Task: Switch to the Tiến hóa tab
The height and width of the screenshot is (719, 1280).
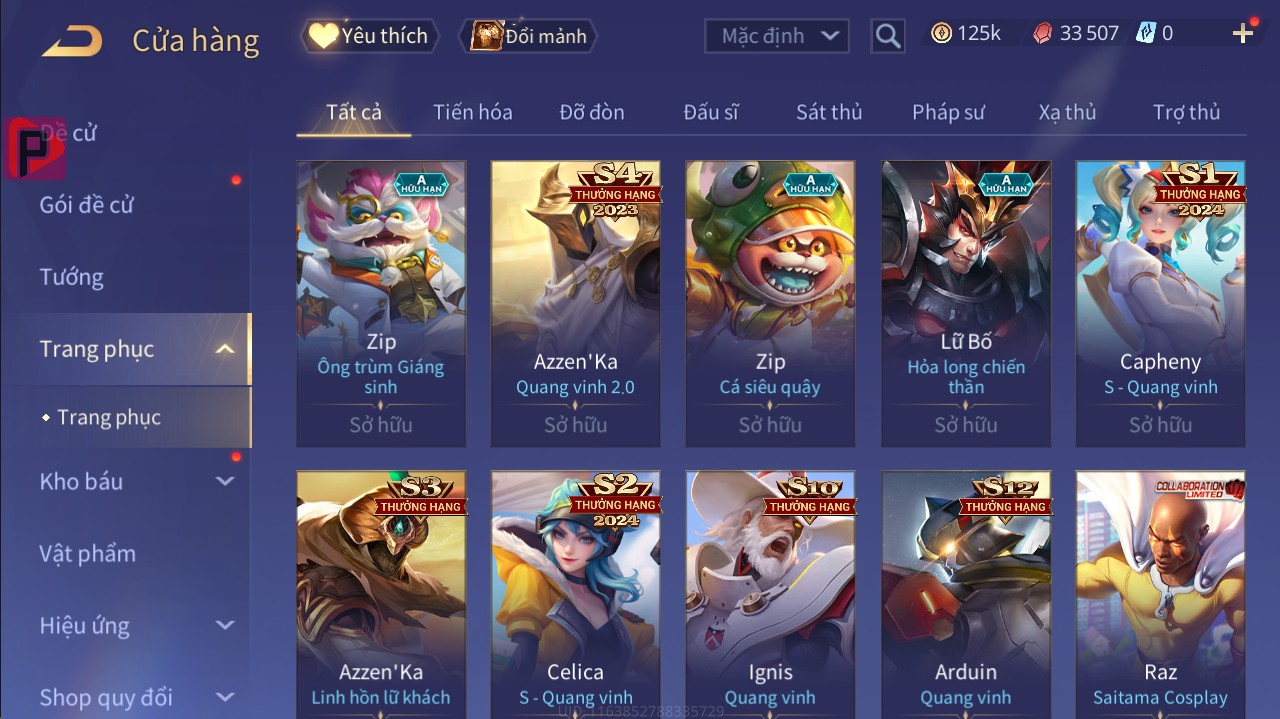Action: tap(472, 112)
